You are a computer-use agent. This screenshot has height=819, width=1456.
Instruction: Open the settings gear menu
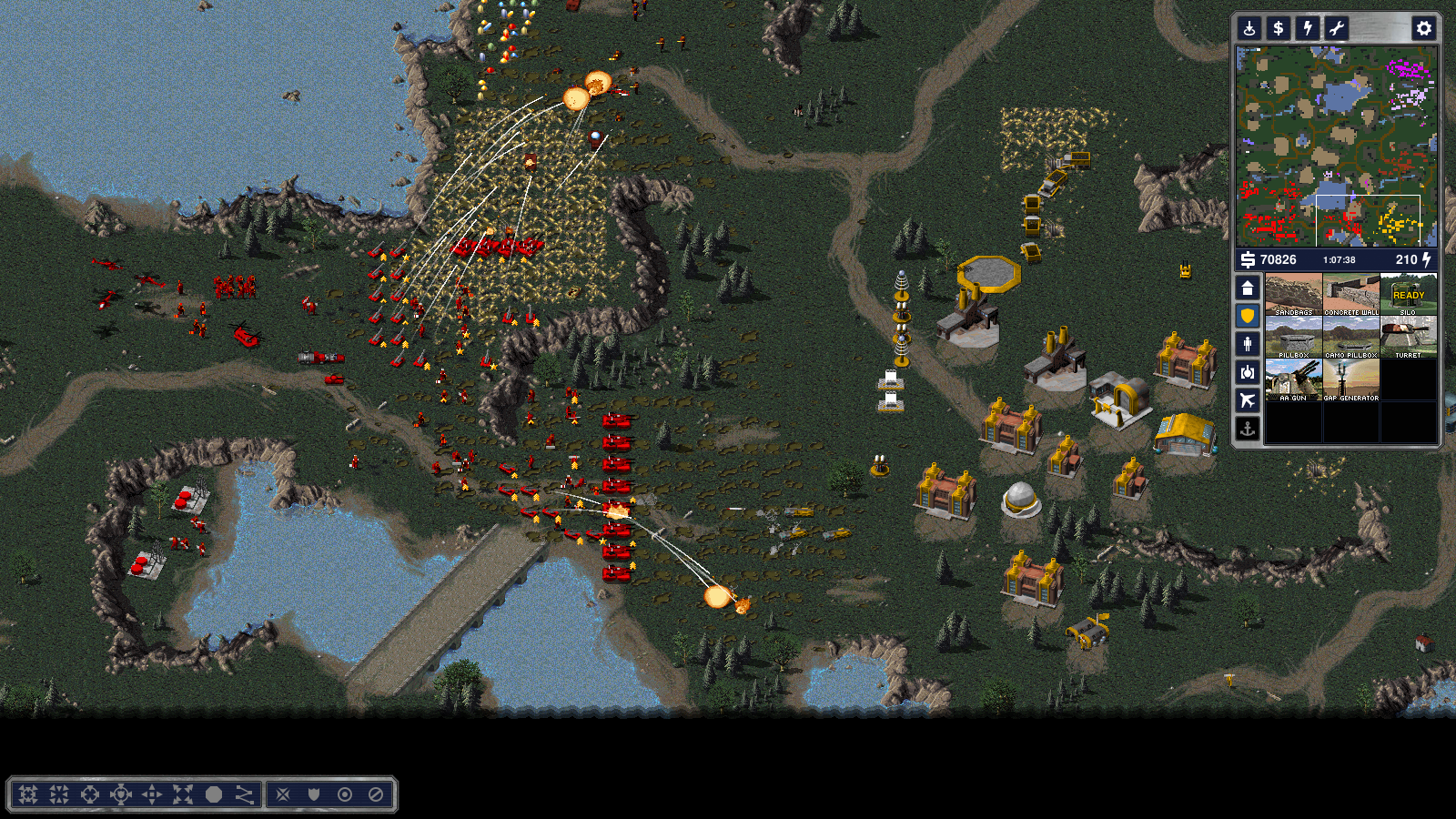(x=1424, y=28)
